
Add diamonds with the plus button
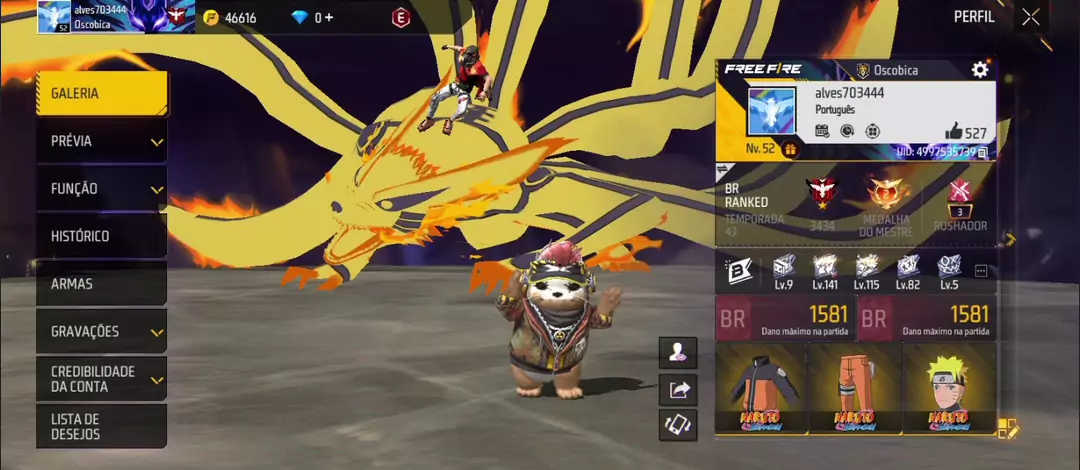pos(329,18)
